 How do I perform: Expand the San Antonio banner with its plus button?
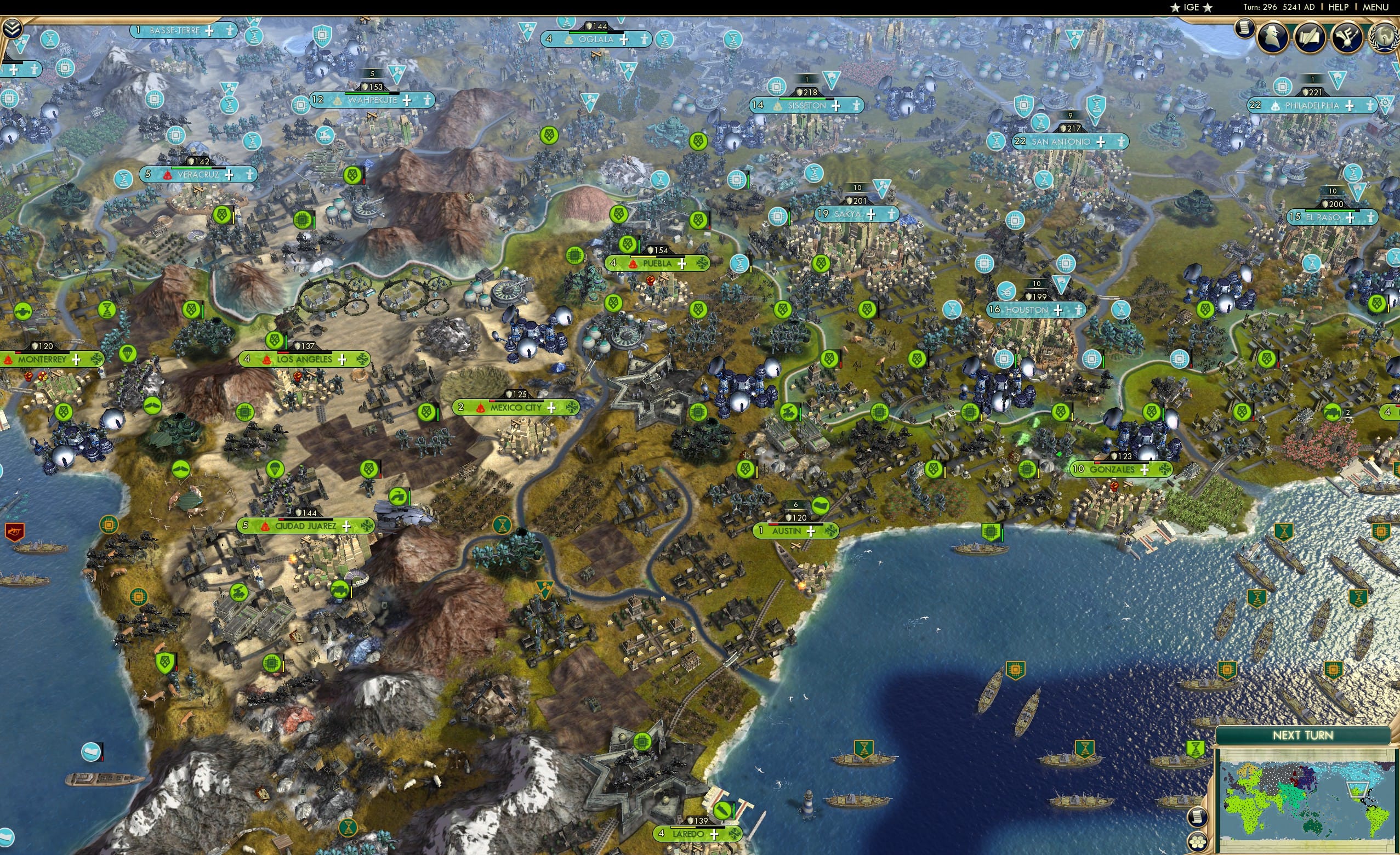pos(1100,142)
